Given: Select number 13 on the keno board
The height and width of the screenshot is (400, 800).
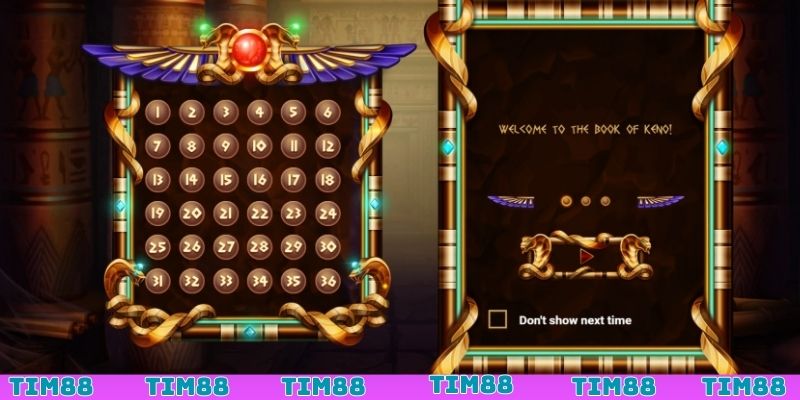Looking at the screenshot, I should pyautogui.click(x=157, y=180).
